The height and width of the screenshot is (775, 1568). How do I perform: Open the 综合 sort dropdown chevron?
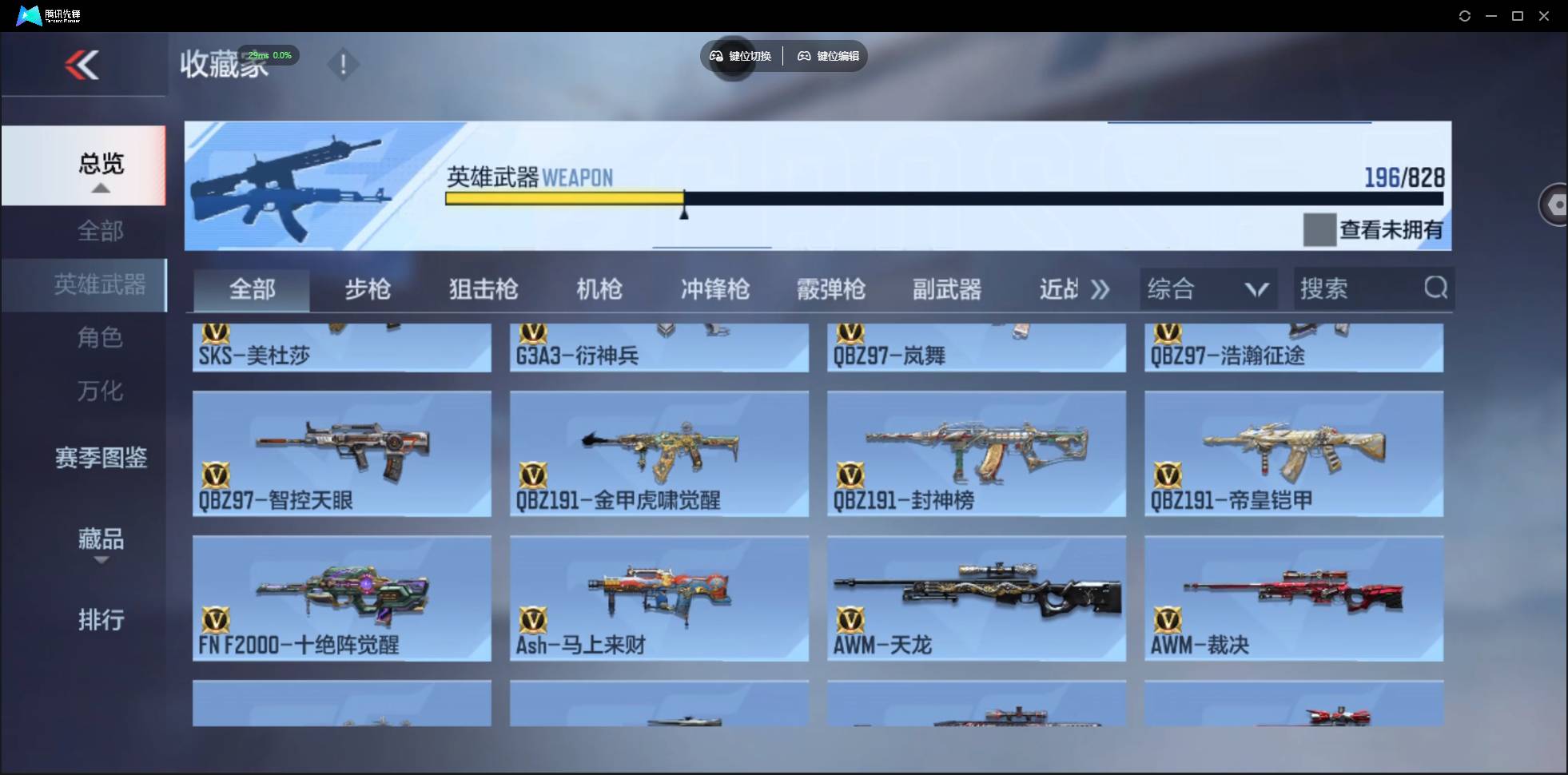click(x=1255, y=288)
